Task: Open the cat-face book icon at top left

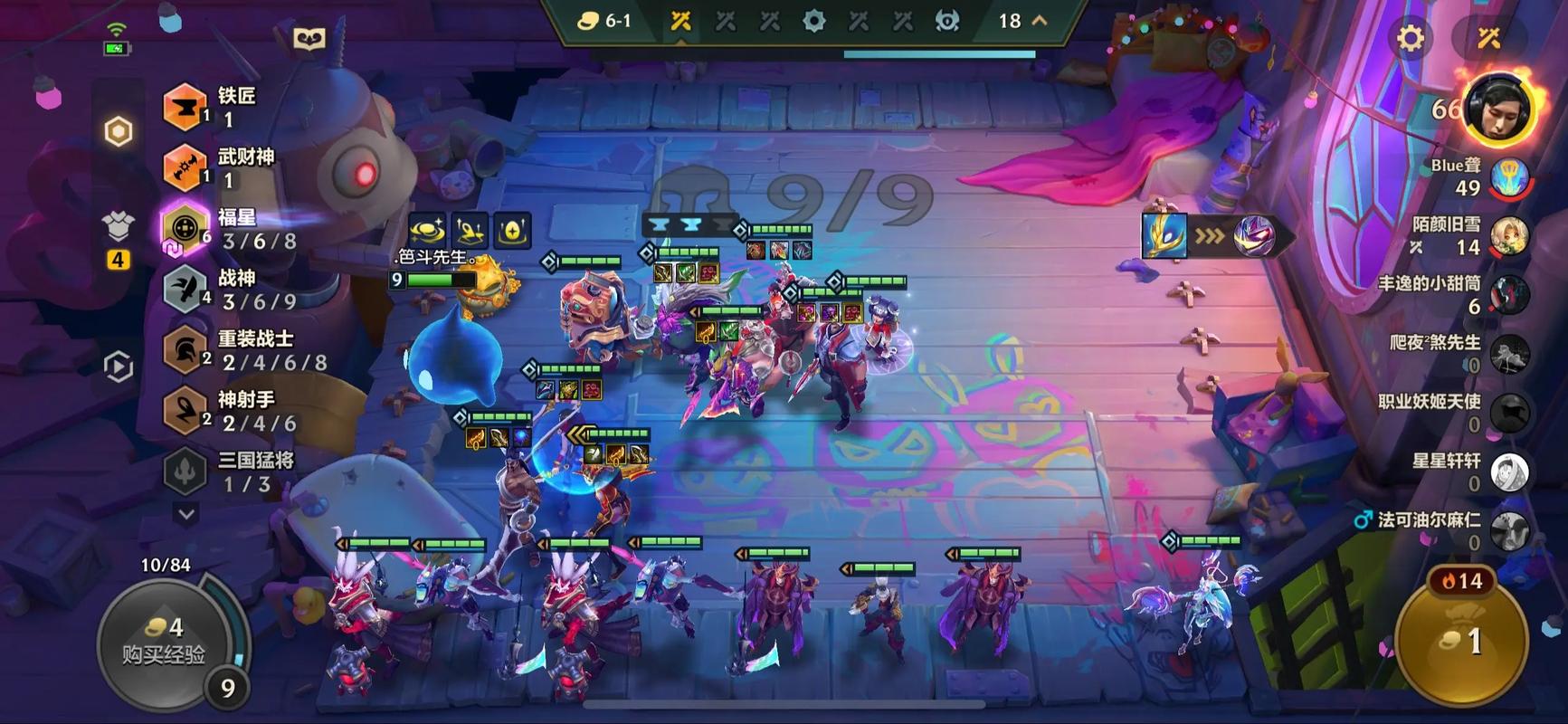Action: click(x=309, y=39)
